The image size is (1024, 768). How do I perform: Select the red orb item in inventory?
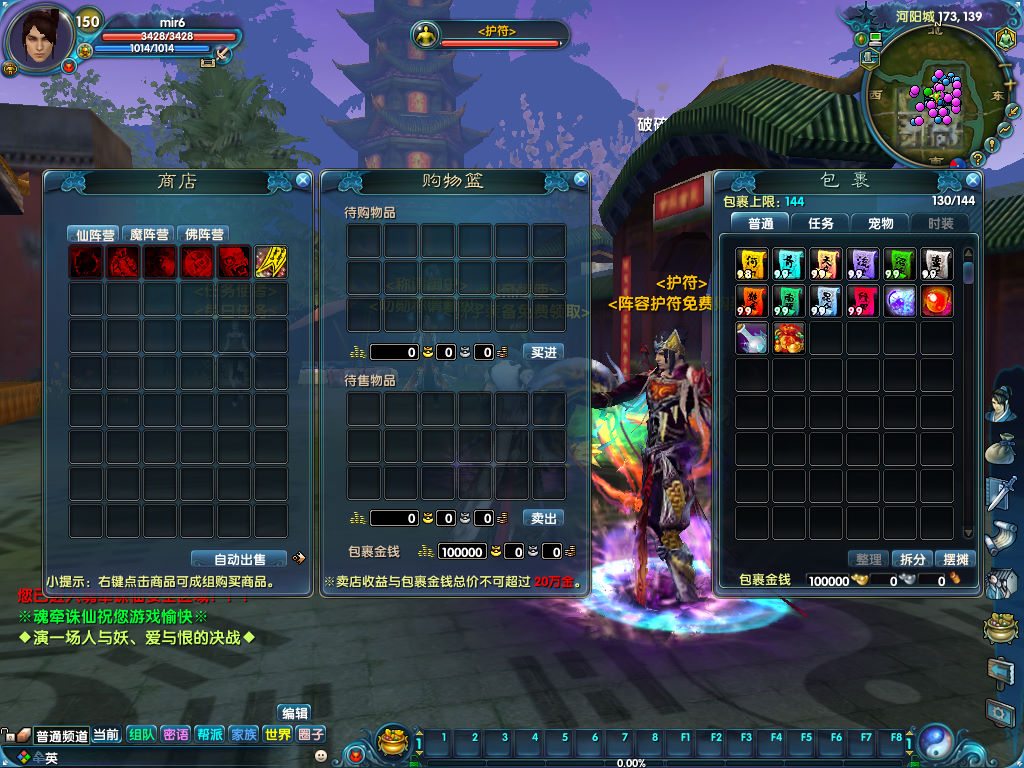[936, 301]
